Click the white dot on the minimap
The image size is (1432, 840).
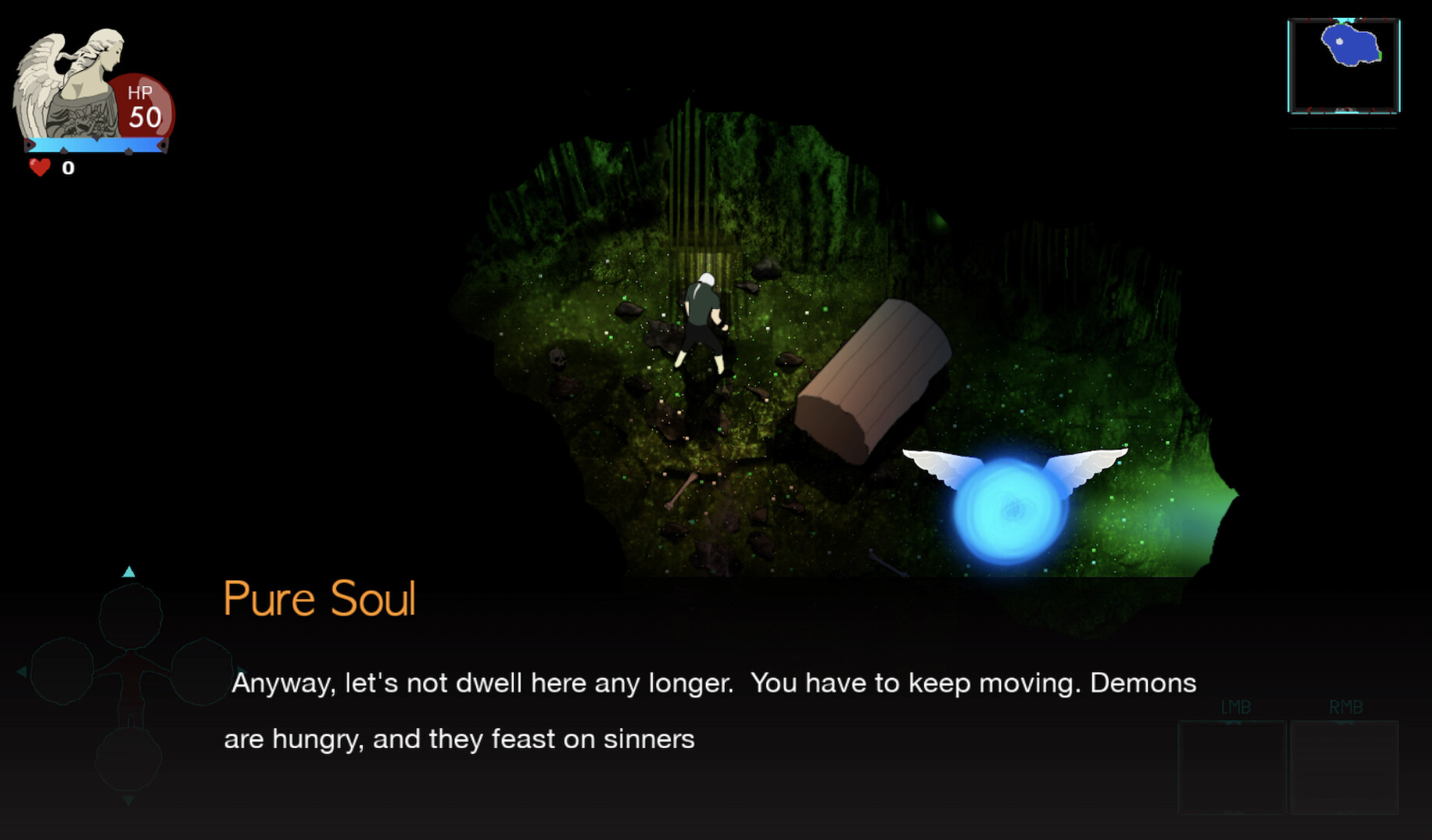(x=1340, y=40)
